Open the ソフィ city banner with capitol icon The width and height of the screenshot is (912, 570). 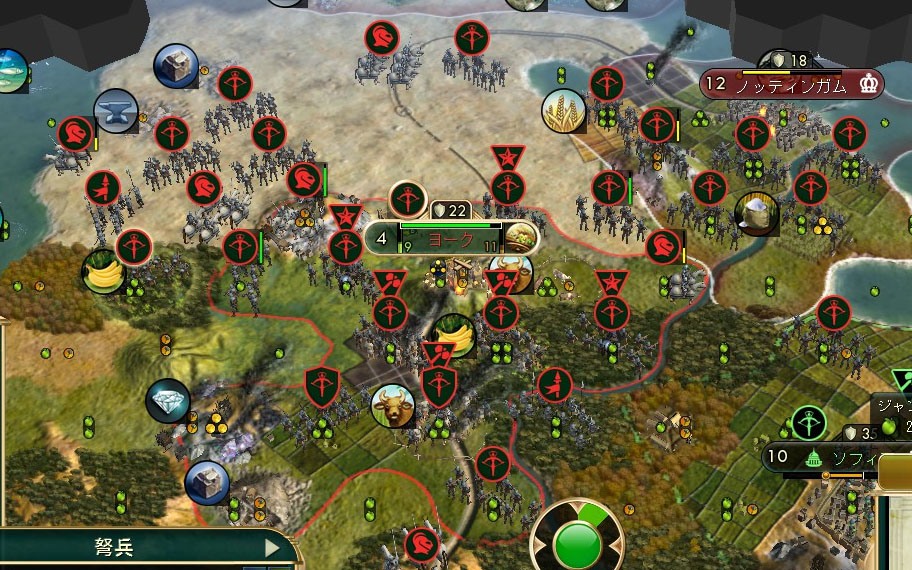pyautogui.click(x=850, y=458)
